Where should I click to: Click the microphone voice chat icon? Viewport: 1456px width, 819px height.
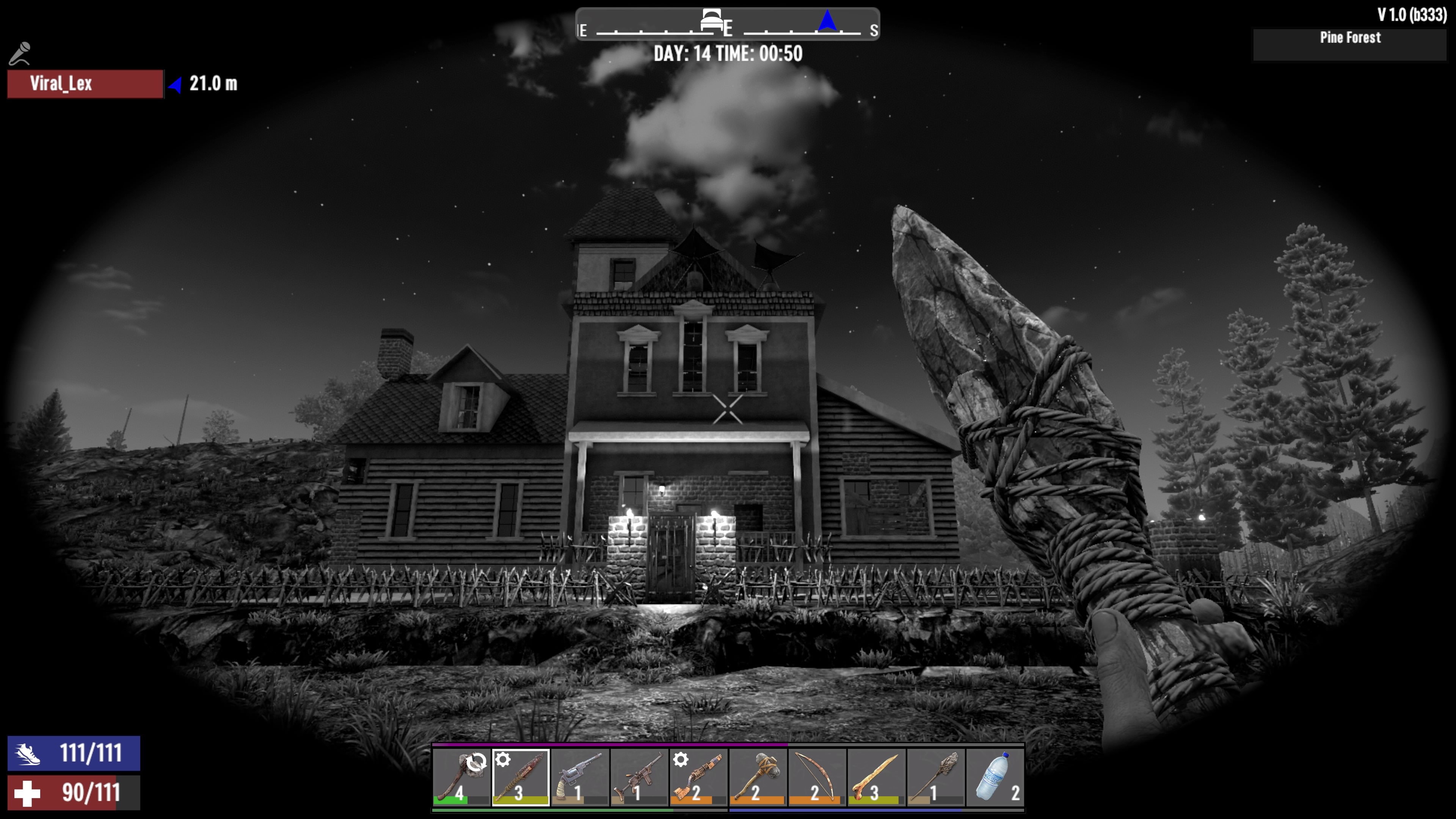click(x=20, y=54)
